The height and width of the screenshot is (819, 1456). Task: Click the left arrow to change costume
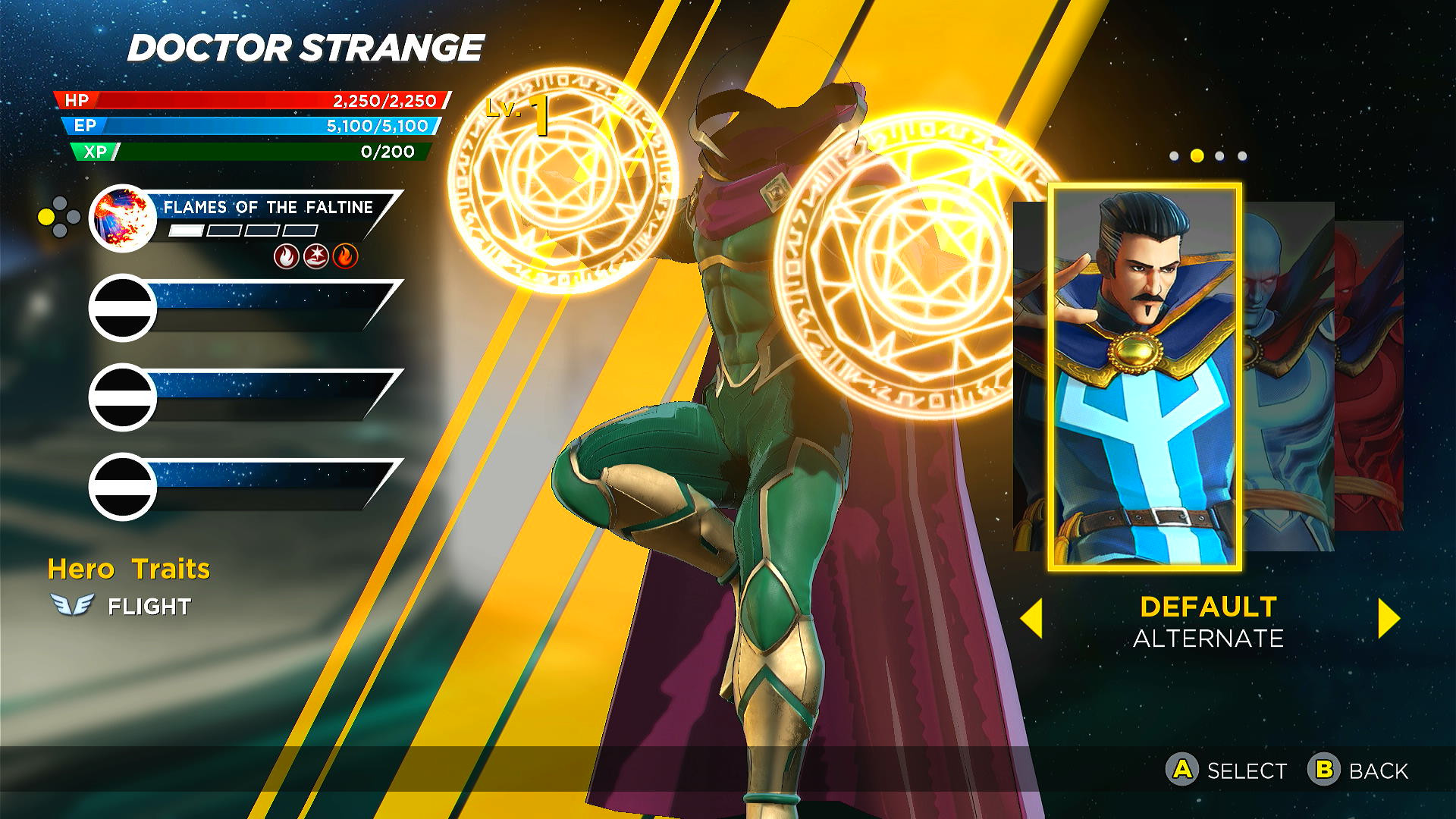[x=1034, y=620]
